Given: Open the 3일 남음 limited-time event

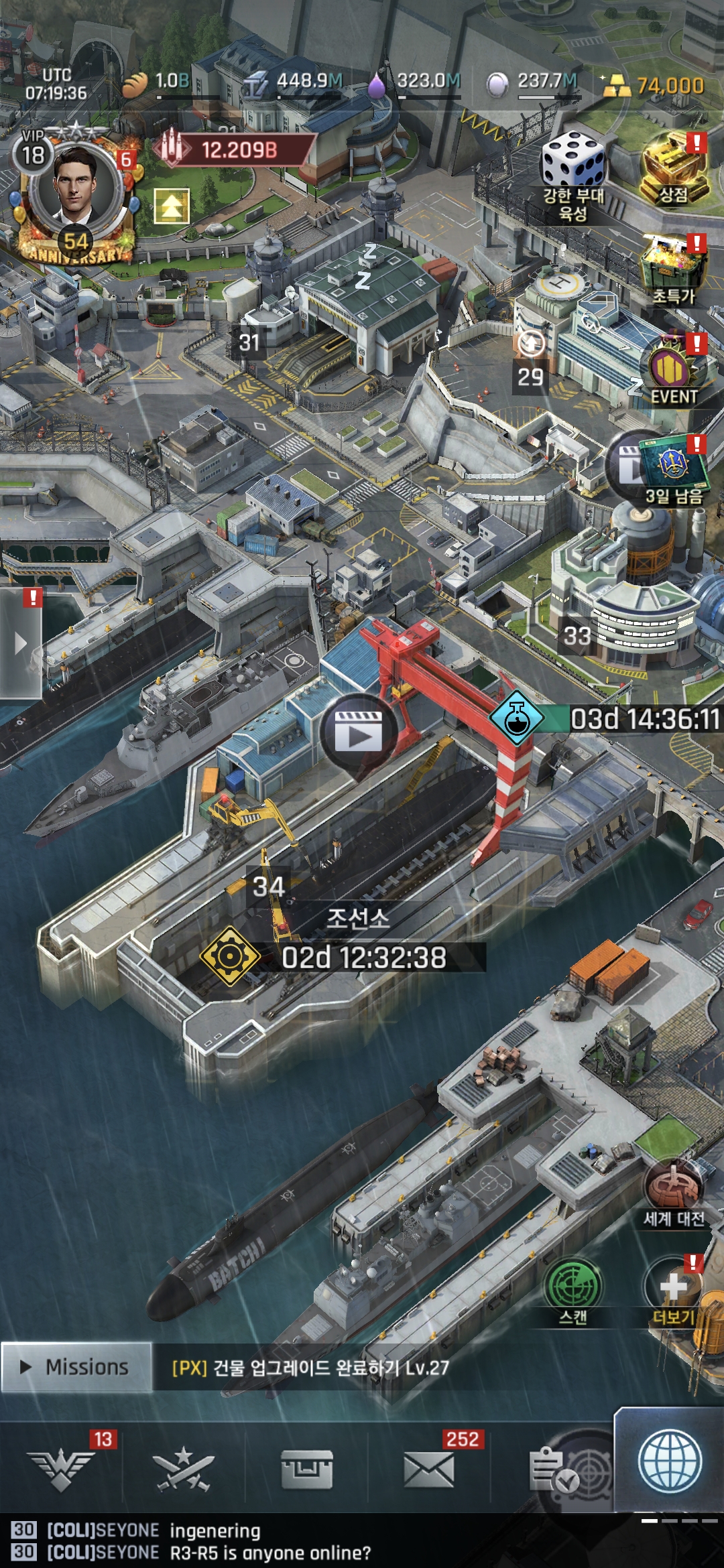Looking at the screenshot, I should [672, 469].
